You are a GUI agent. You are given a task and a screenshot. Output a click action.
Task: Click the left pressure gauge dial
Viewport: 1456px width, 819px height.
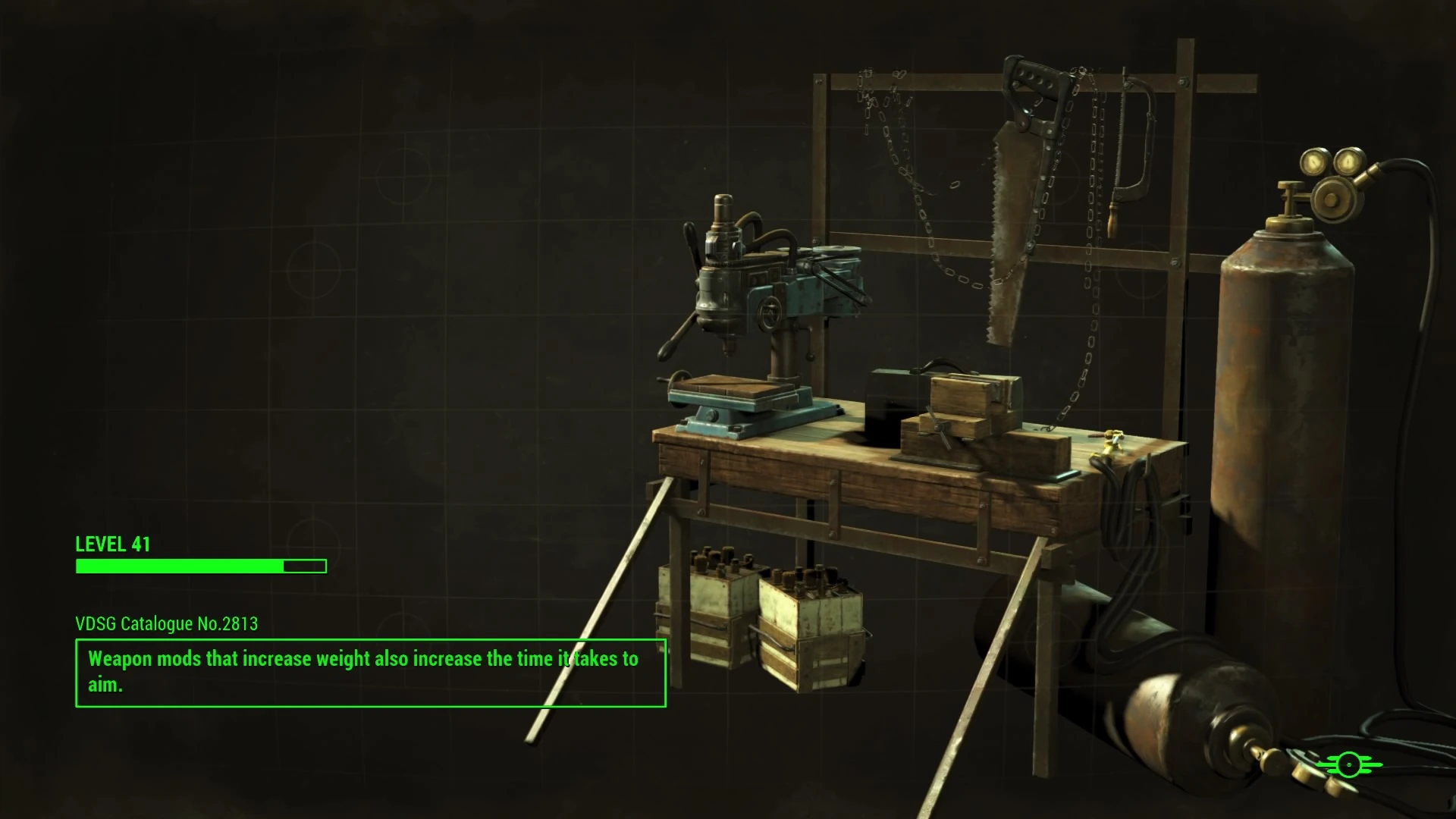(x=1314, y=163)
